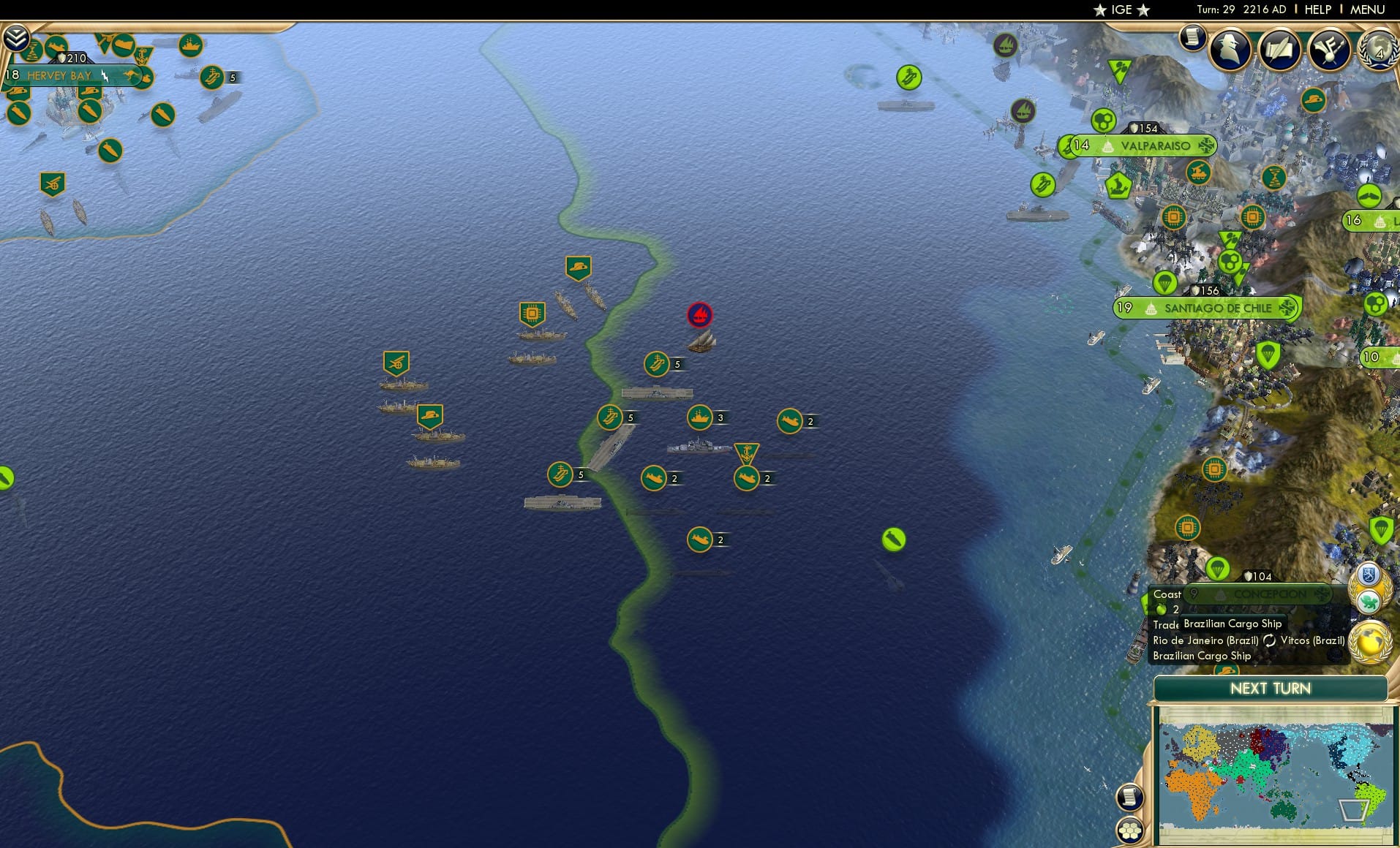Open the Notification Log scroll icon
This screenshot has height=848, width=1400.
click(x=1192, y=38)
